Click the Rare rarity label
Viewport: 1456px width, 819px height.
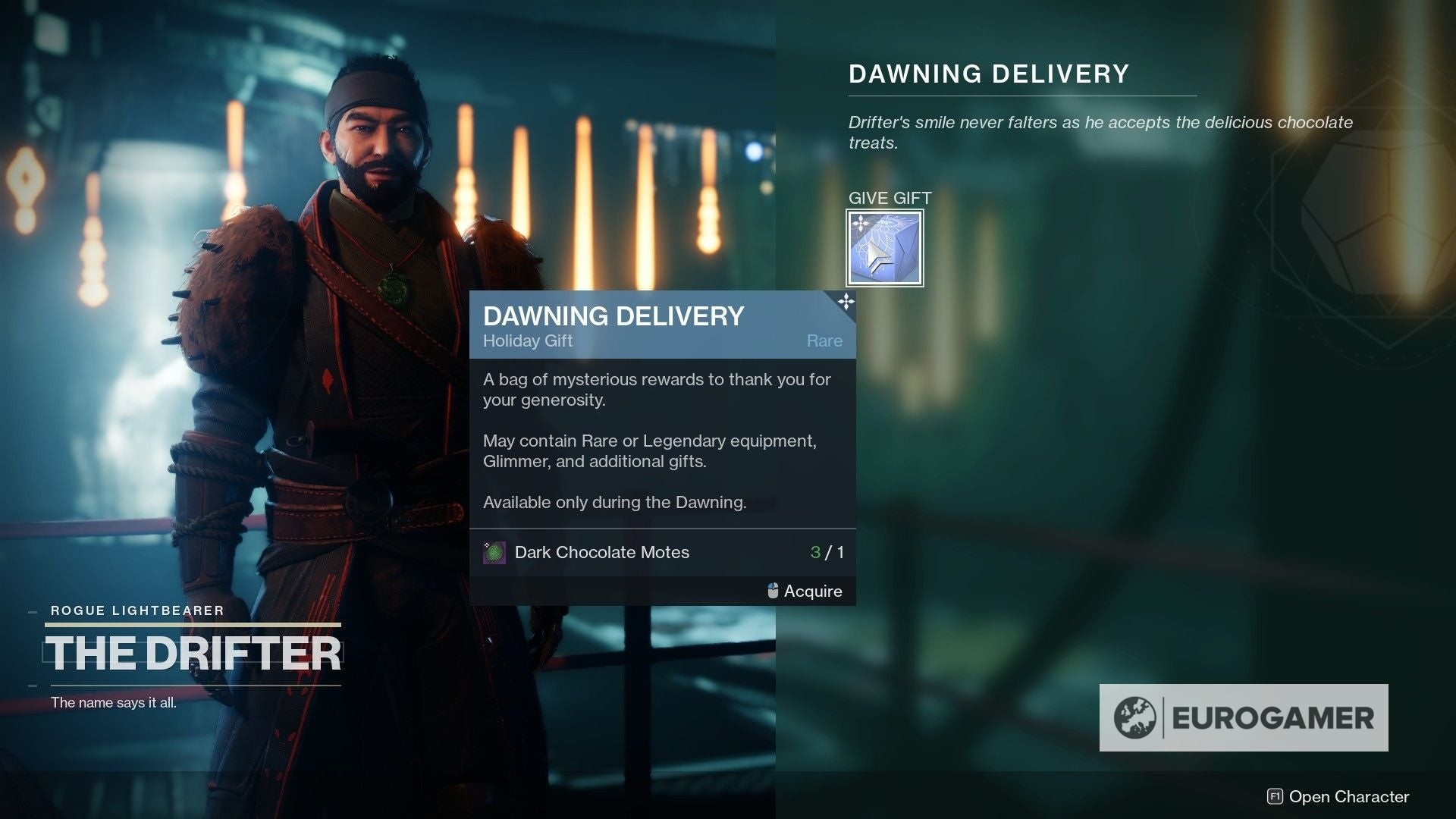[824, 341]
